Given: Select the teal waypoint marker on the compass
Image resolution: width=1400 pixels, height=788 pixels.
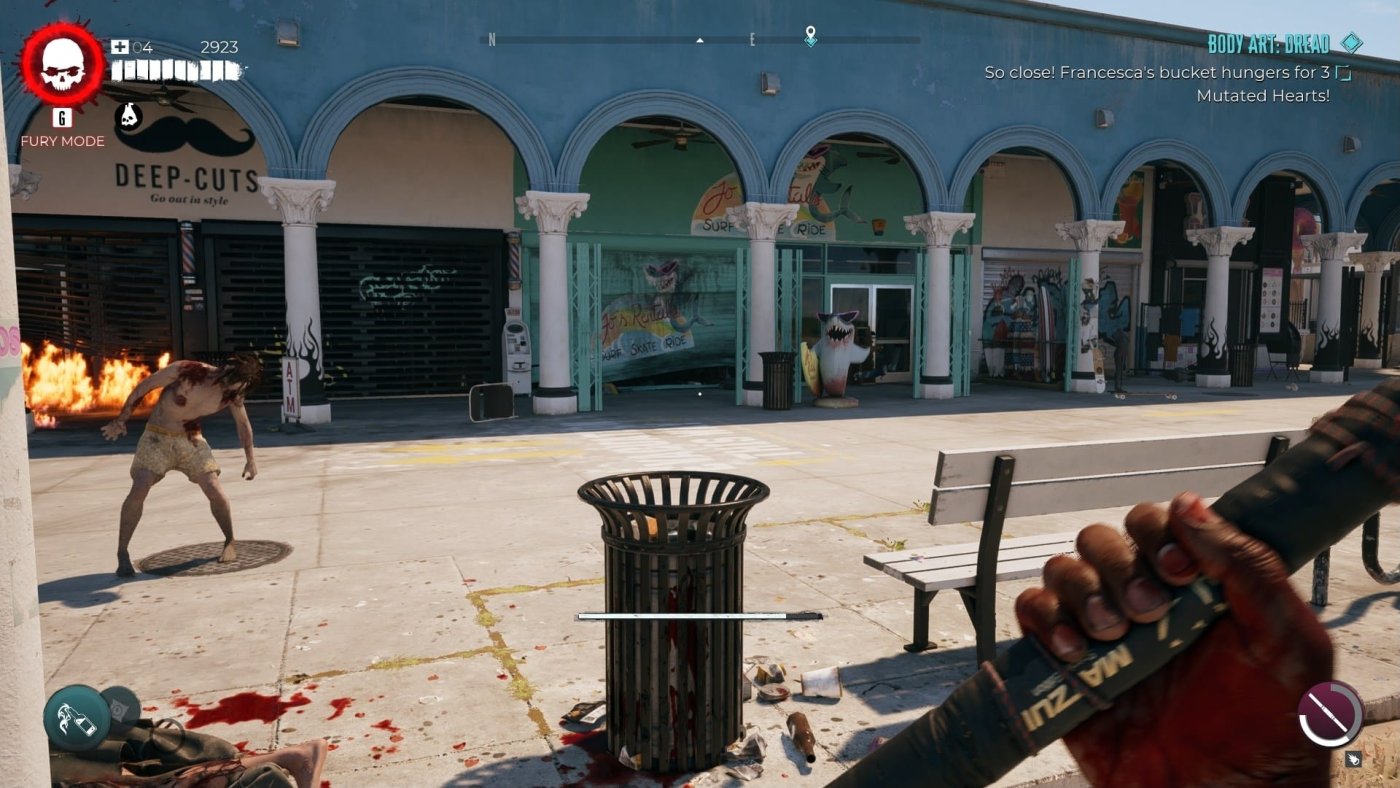Looking at the screenshot, I should [x=810, y=37].
